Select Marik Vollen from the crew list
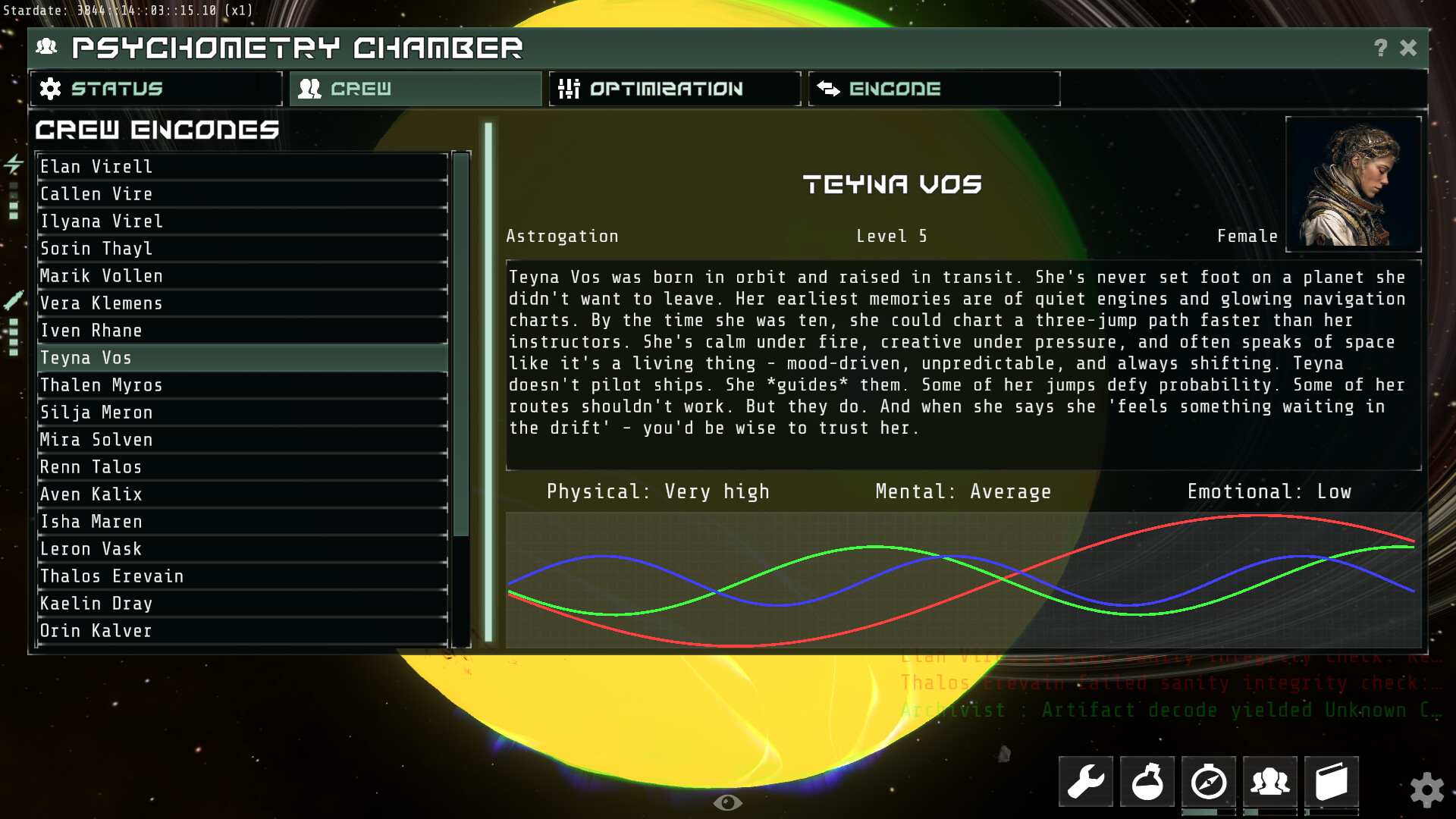The height and width of the screenshot is (819, 1456). 101,275
